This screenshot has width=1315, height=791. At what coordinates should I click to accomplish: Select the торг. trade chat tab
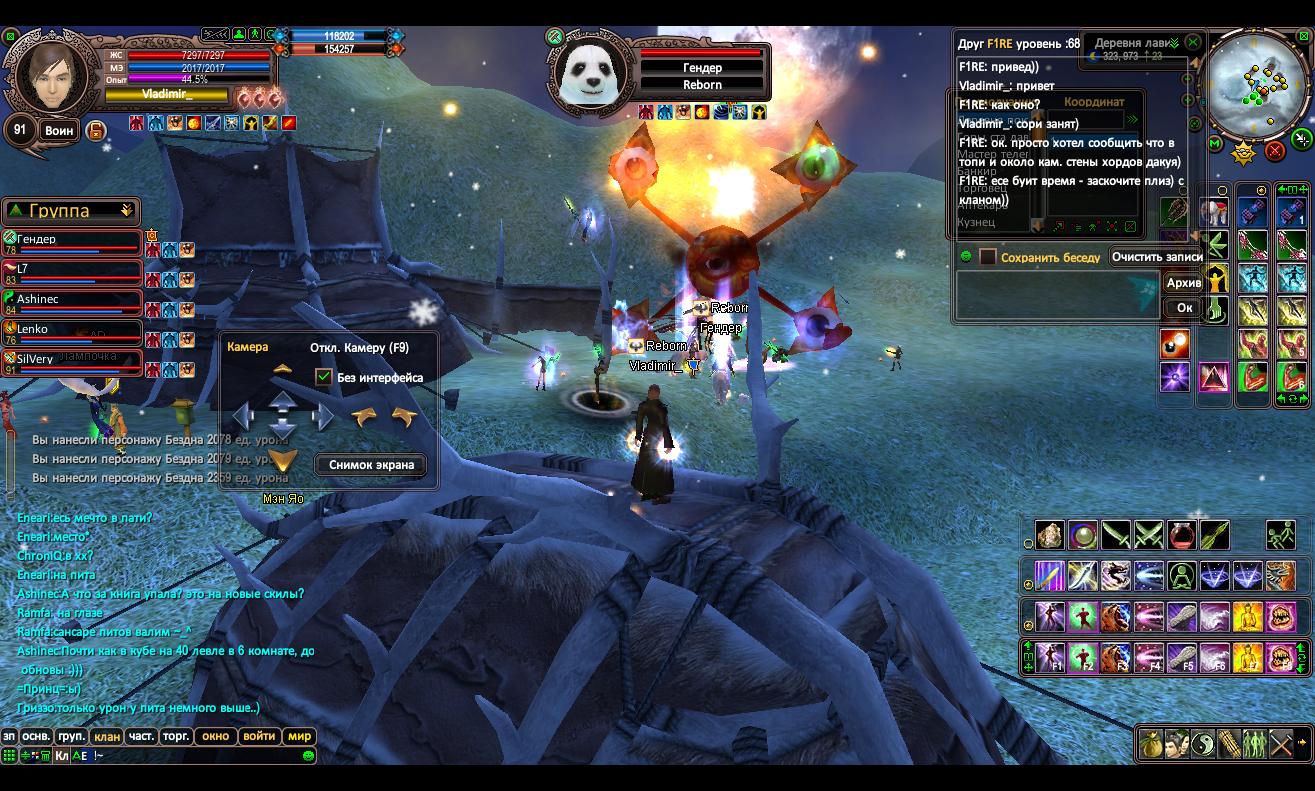177,736
